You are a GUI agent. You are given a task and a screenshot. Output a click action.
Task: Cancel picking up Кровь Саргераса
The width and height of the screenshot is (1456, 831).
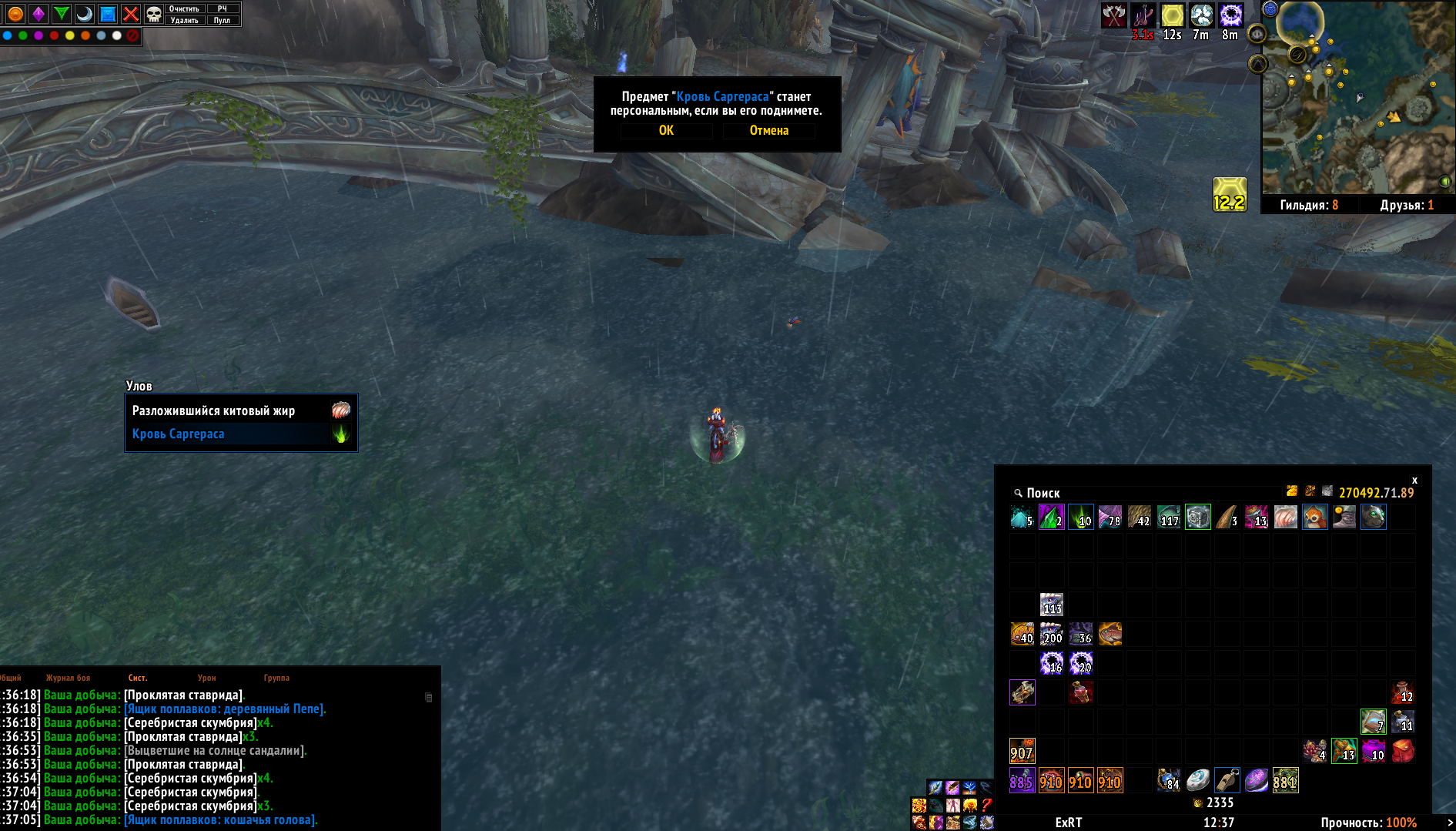click(x=768, y=131)
